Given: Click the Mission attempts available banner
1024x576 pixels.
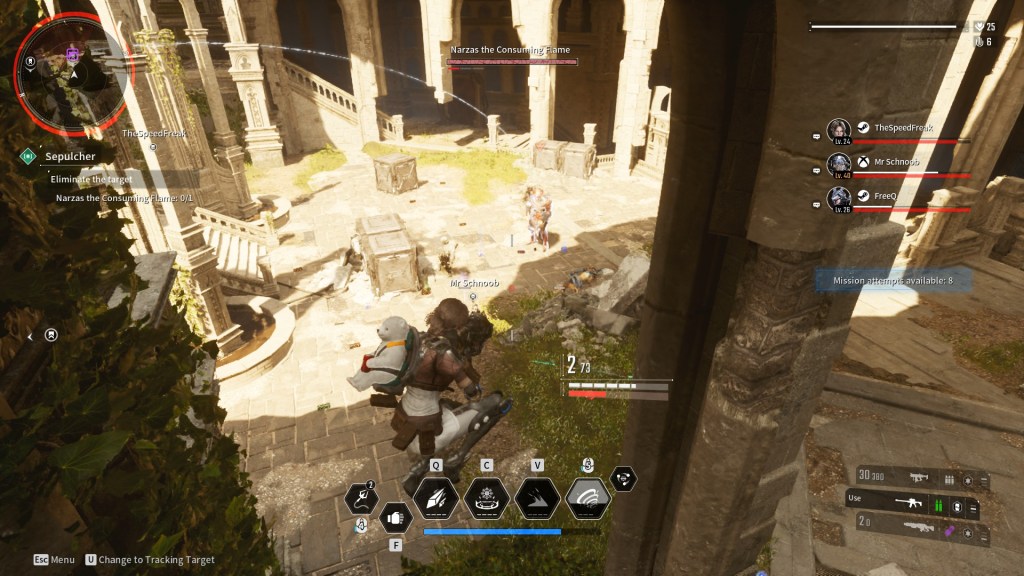Looking at the screenshot, I should pos(892,281).
